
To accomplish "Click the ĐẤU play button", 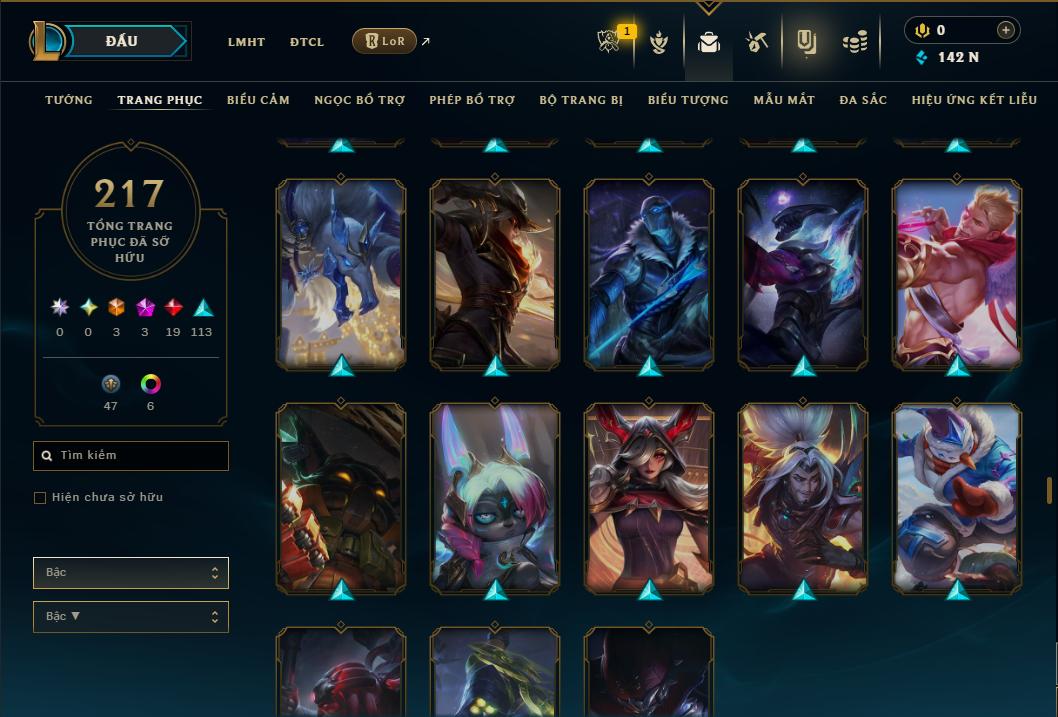I will pyautogui.click(x=121, y=41).
